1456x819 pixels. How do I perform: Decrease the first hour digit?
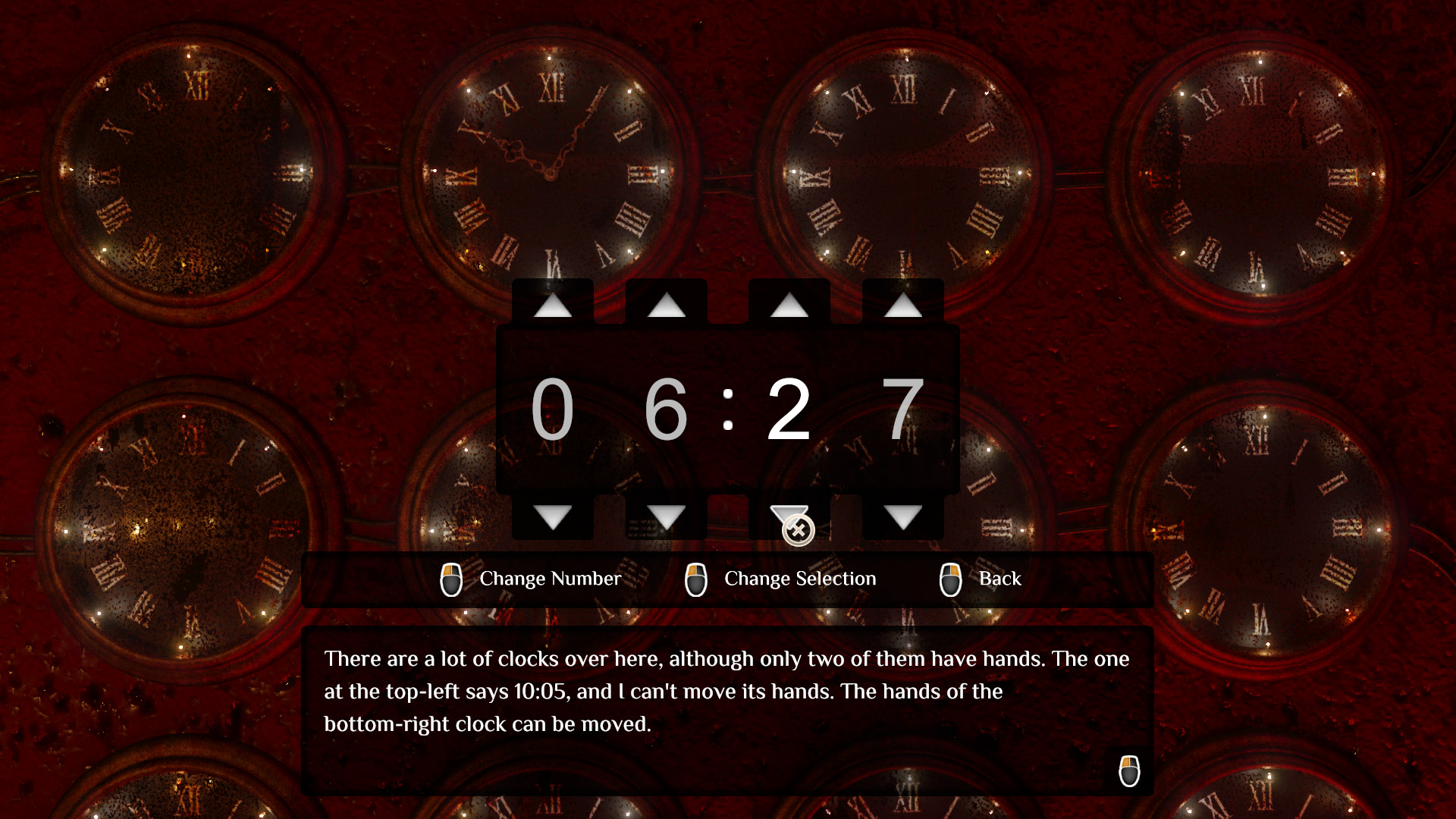click(x=552, y=517)
